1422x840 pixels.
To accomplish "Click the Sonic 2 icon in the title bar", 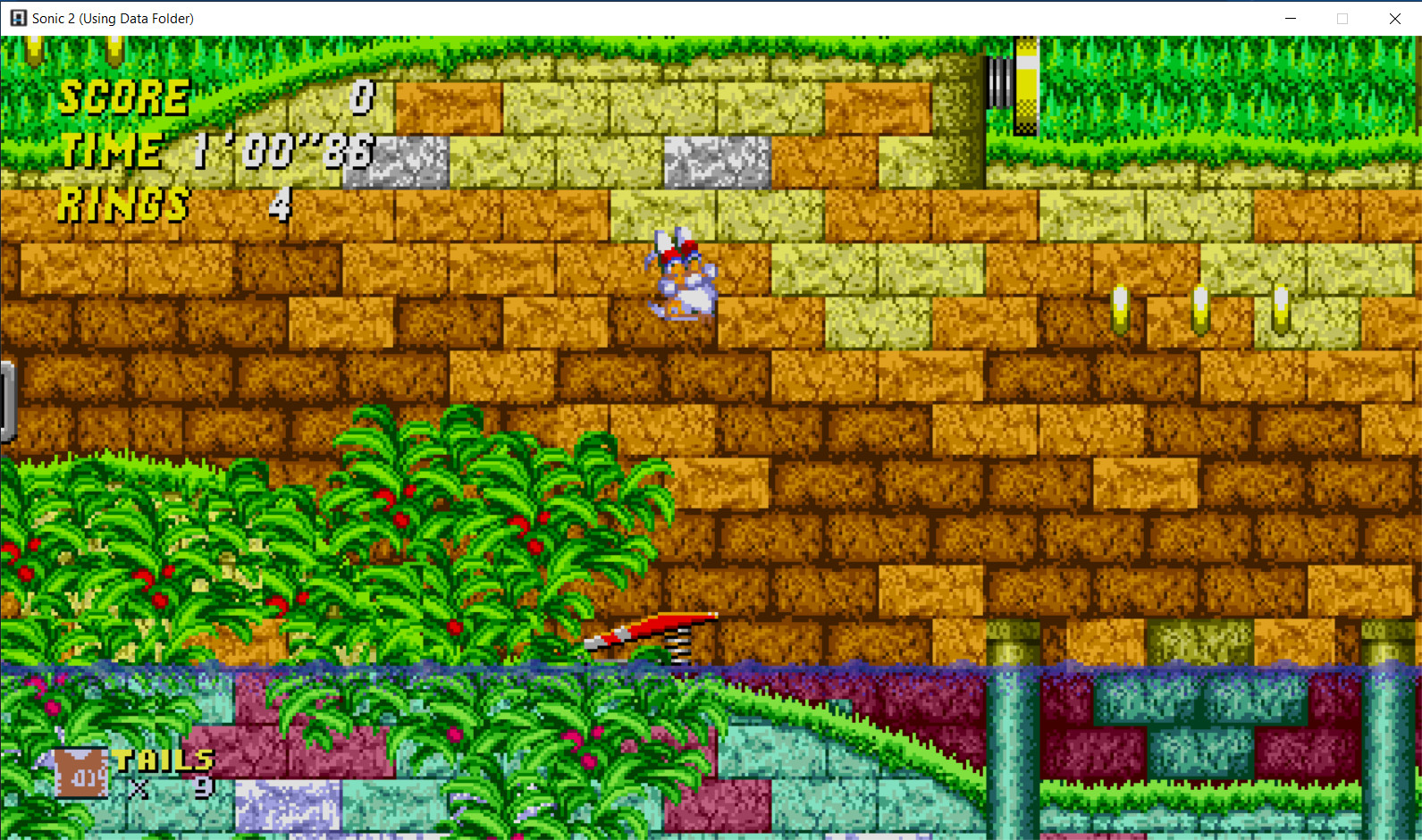I will coord(18,18).
